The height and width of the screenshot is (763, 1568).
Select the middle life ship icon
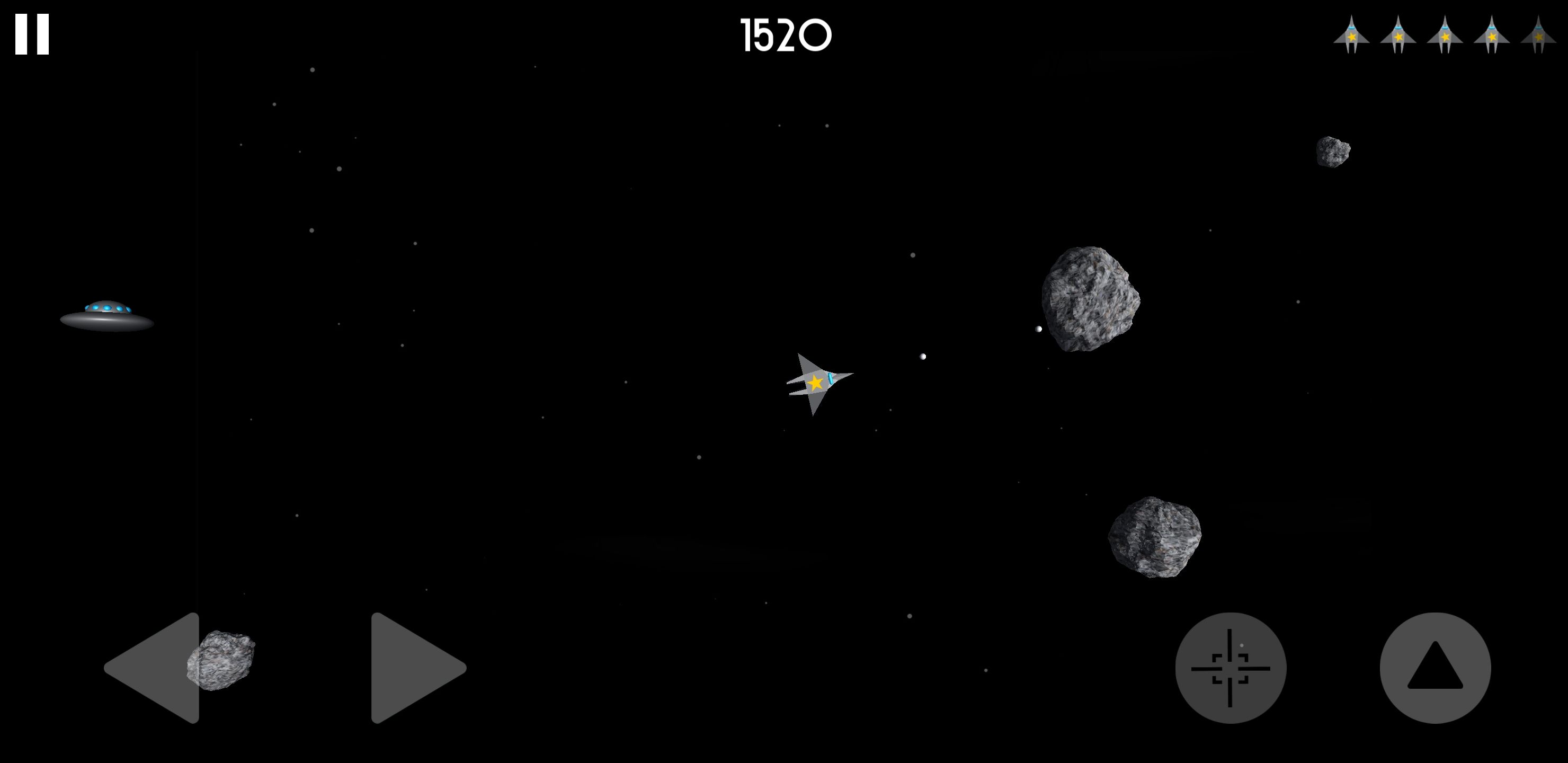pos(1444,38)
